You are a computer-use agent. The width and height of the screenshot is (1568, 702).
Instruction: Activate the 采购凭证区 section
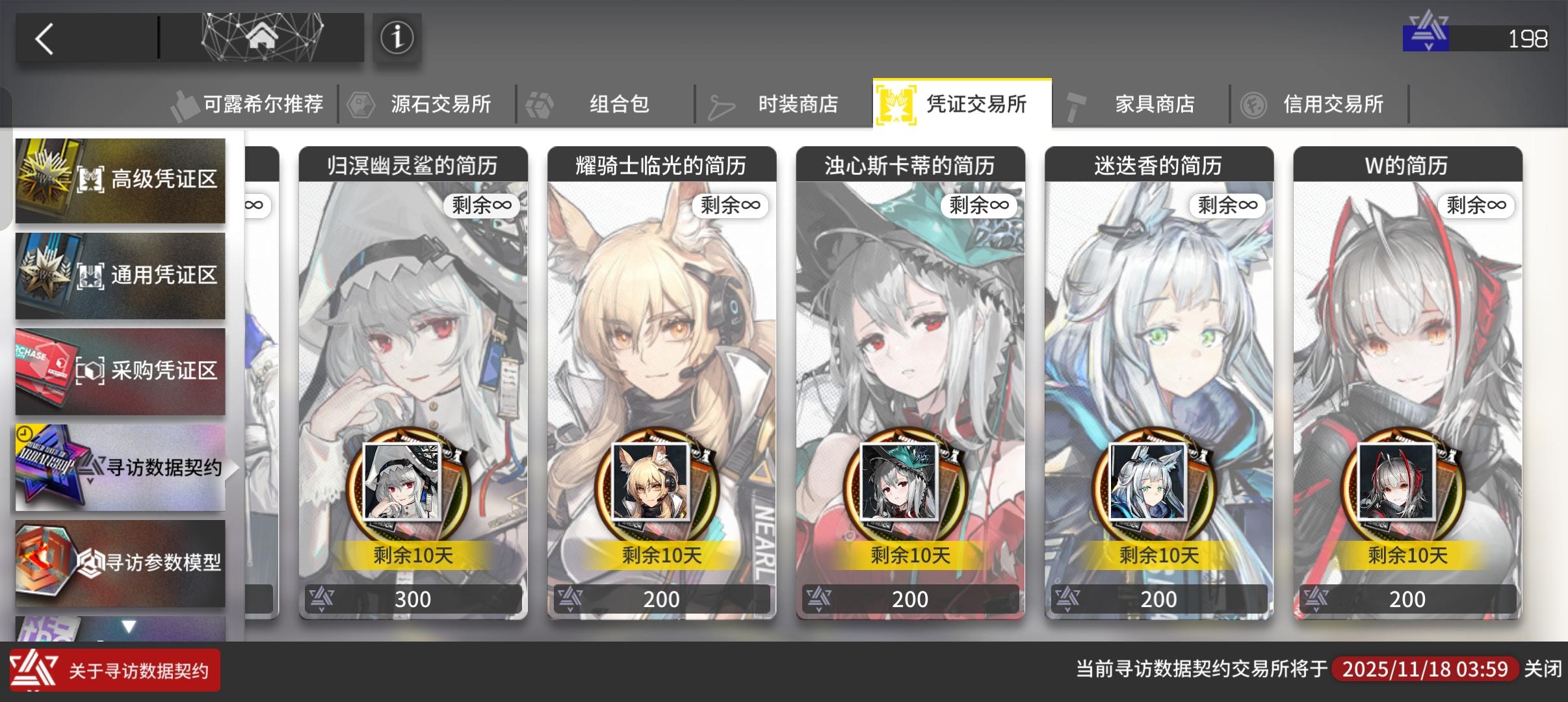click(120, 371)
